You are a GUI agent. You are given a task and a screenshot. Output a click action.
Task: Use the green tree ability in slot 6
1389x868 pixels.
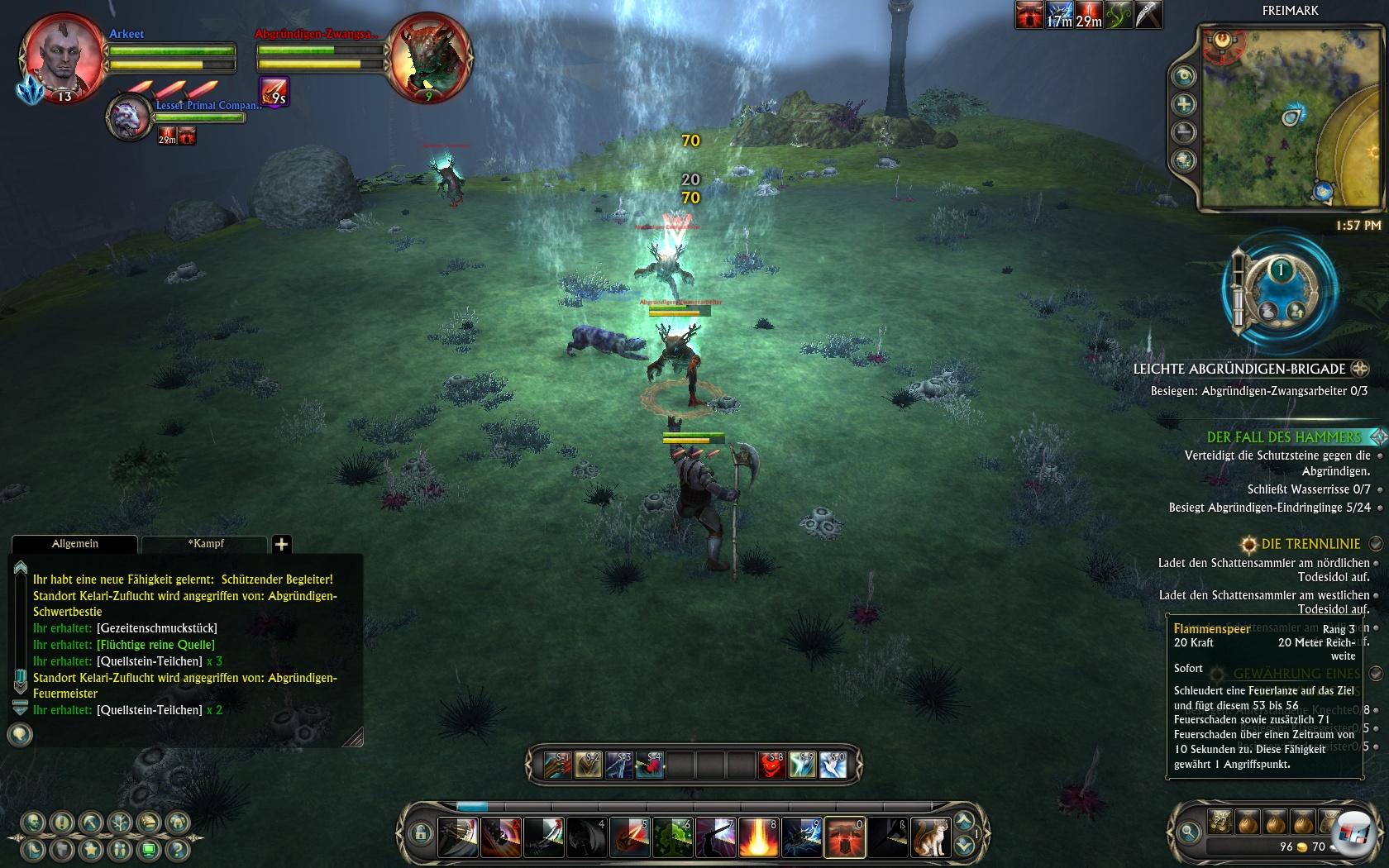(x=673, y=837)
